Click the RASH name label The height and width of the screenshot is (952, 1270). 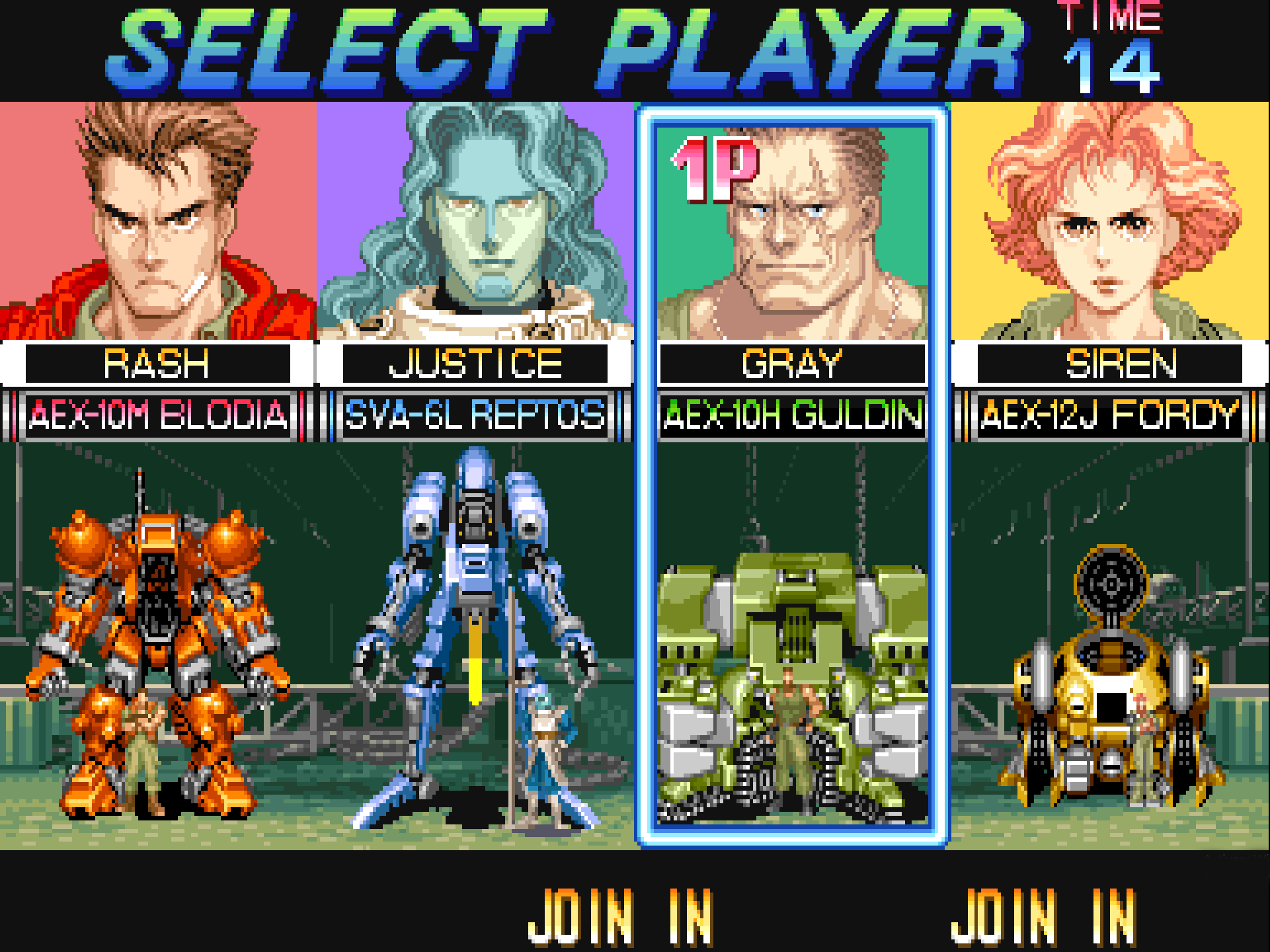coord(157,364)
